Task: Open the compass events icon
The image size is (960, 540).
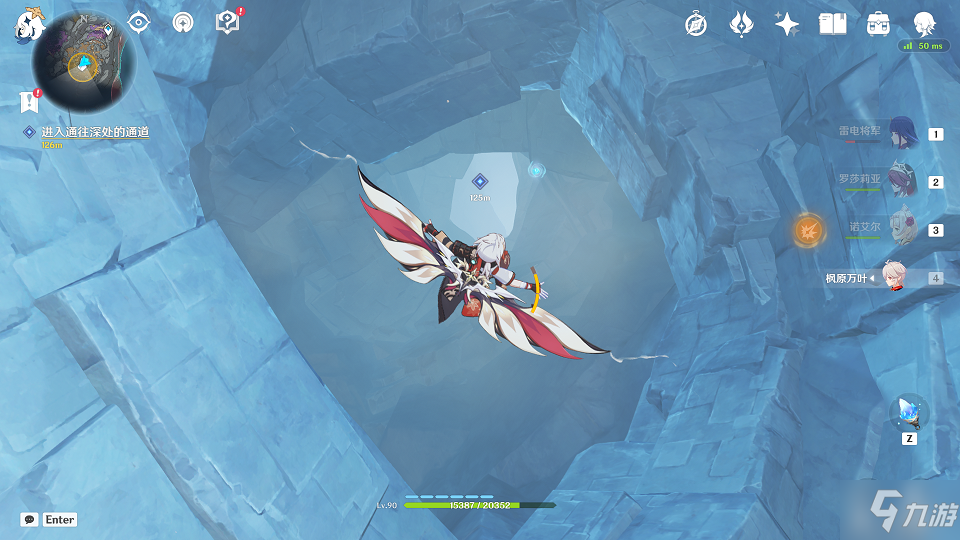Action: (696, 24)
